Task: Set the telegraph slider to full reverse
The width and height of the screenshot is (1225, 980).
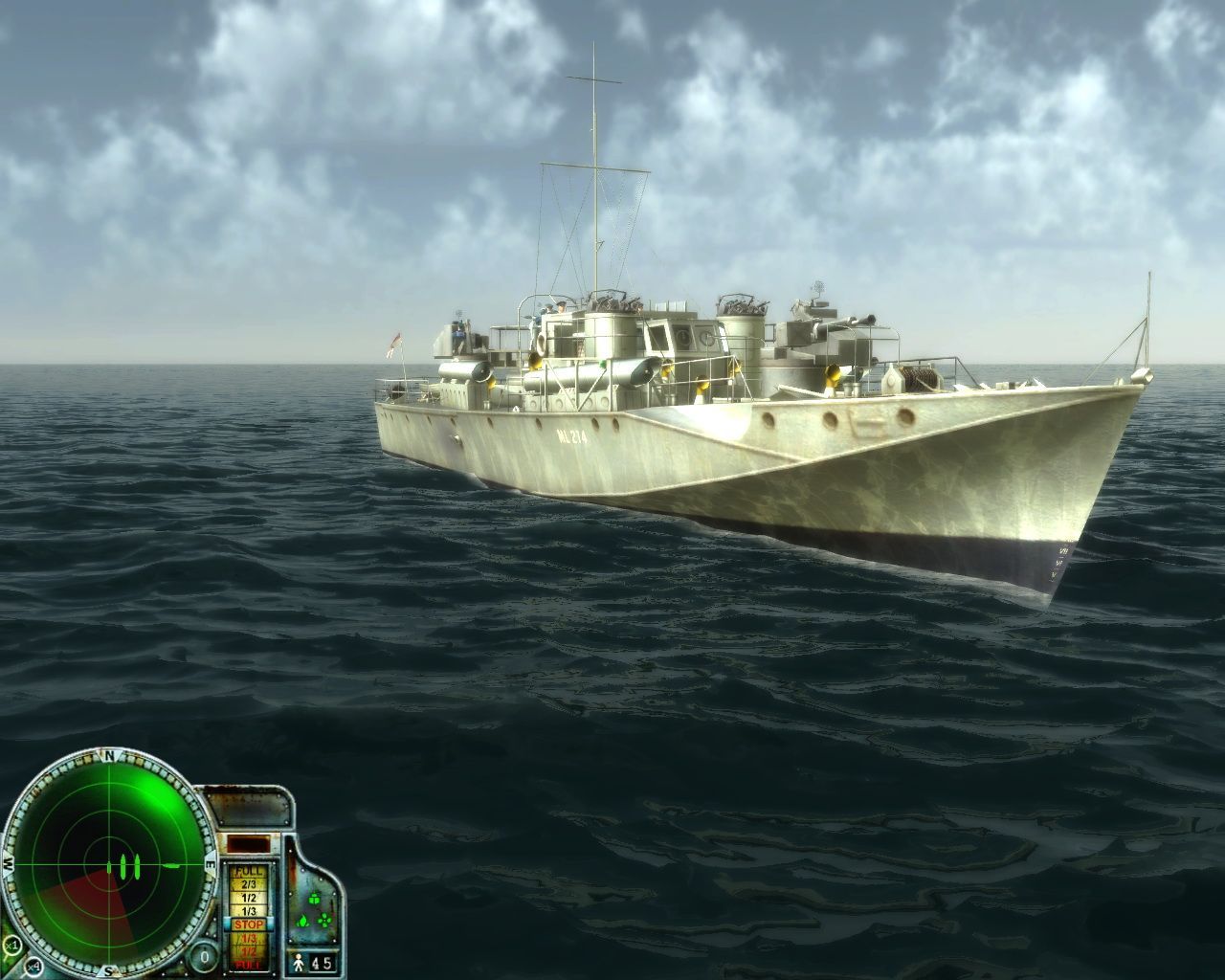Action: pos(249,964)
